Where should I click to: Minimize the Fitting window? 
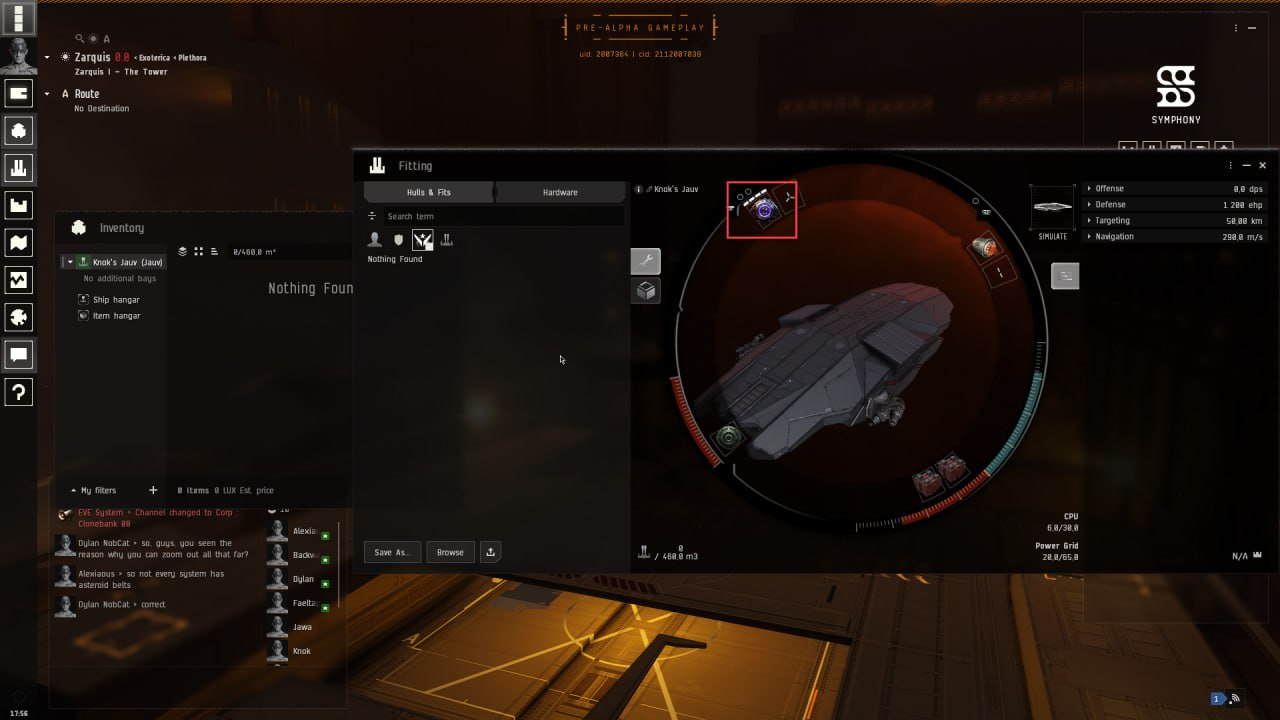[1247, 166]
